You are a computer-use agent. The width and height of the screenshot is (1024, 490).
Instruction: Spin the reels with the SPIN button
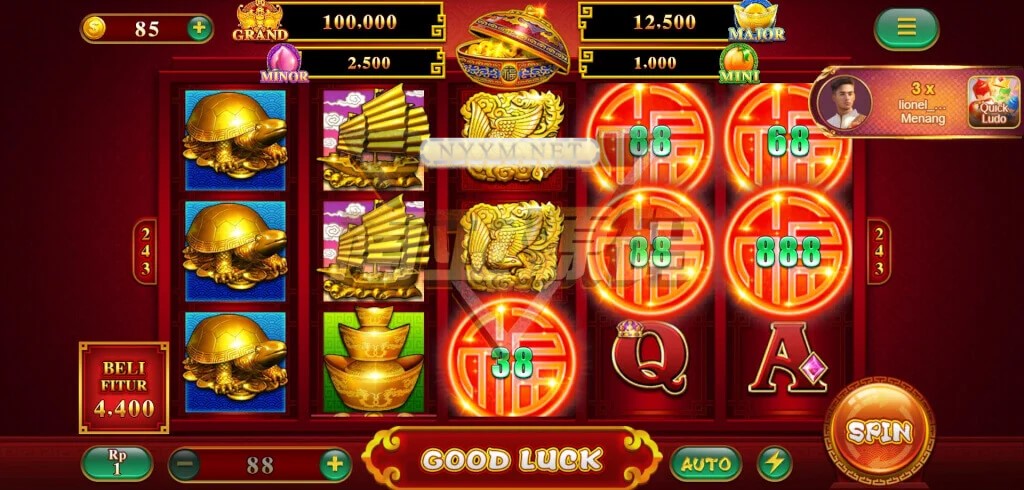click(879, 432)
